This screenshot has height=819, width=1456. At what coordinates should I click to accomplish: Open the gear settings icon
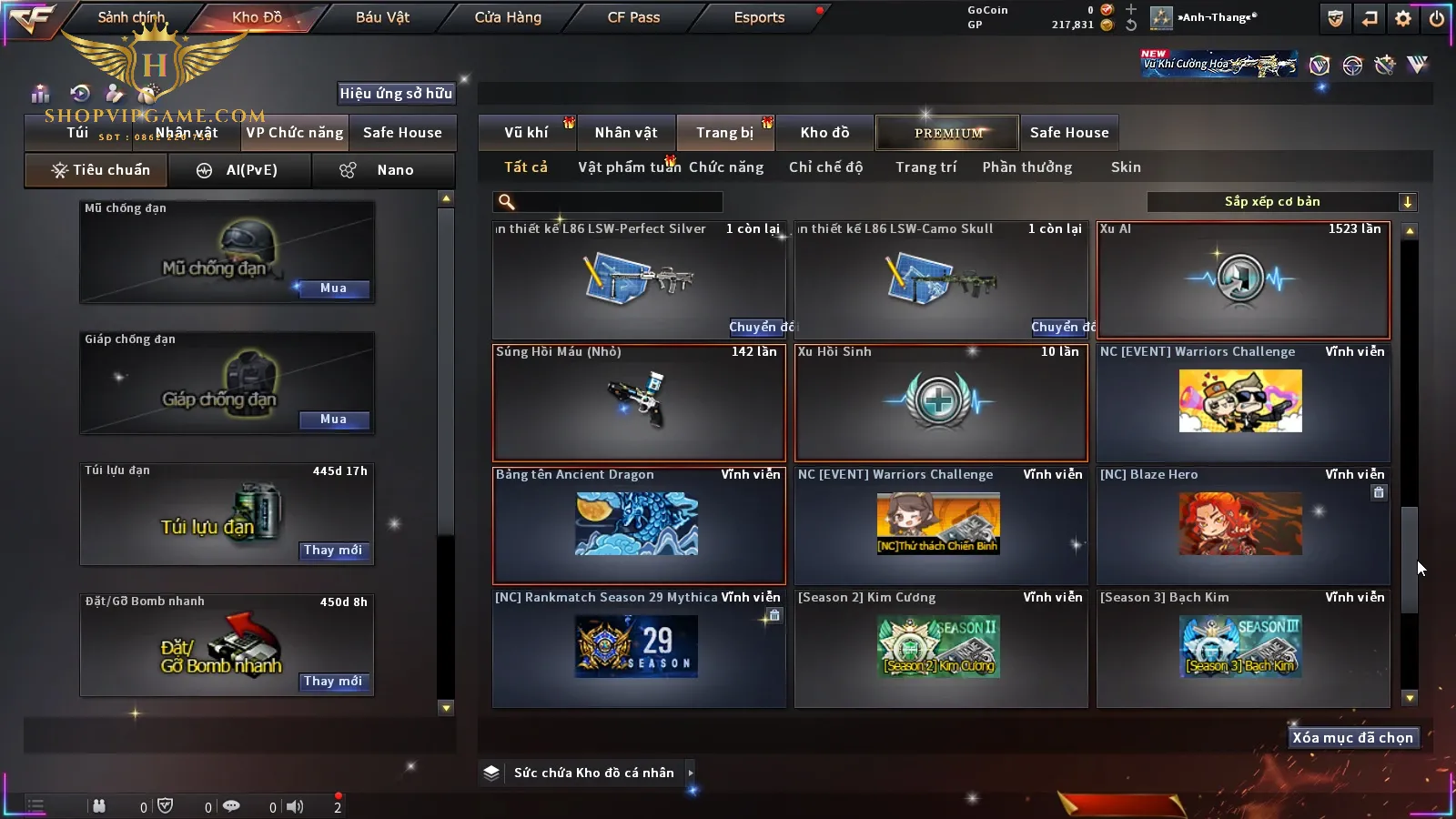[x=1403, y=18]
